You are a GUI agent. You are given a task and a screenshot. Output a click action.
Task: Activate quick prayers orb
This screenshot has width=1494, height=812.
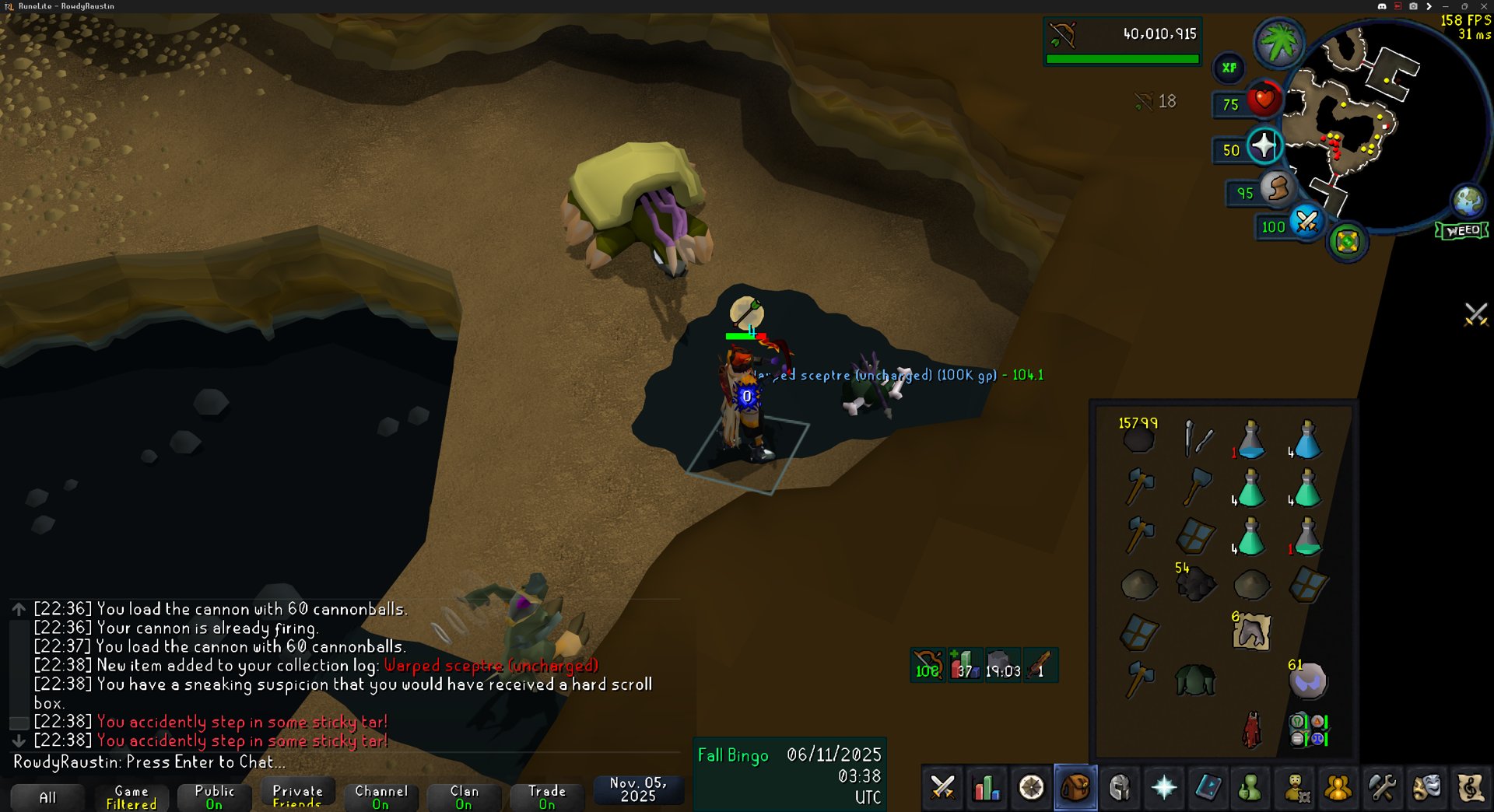(1264, 145)
